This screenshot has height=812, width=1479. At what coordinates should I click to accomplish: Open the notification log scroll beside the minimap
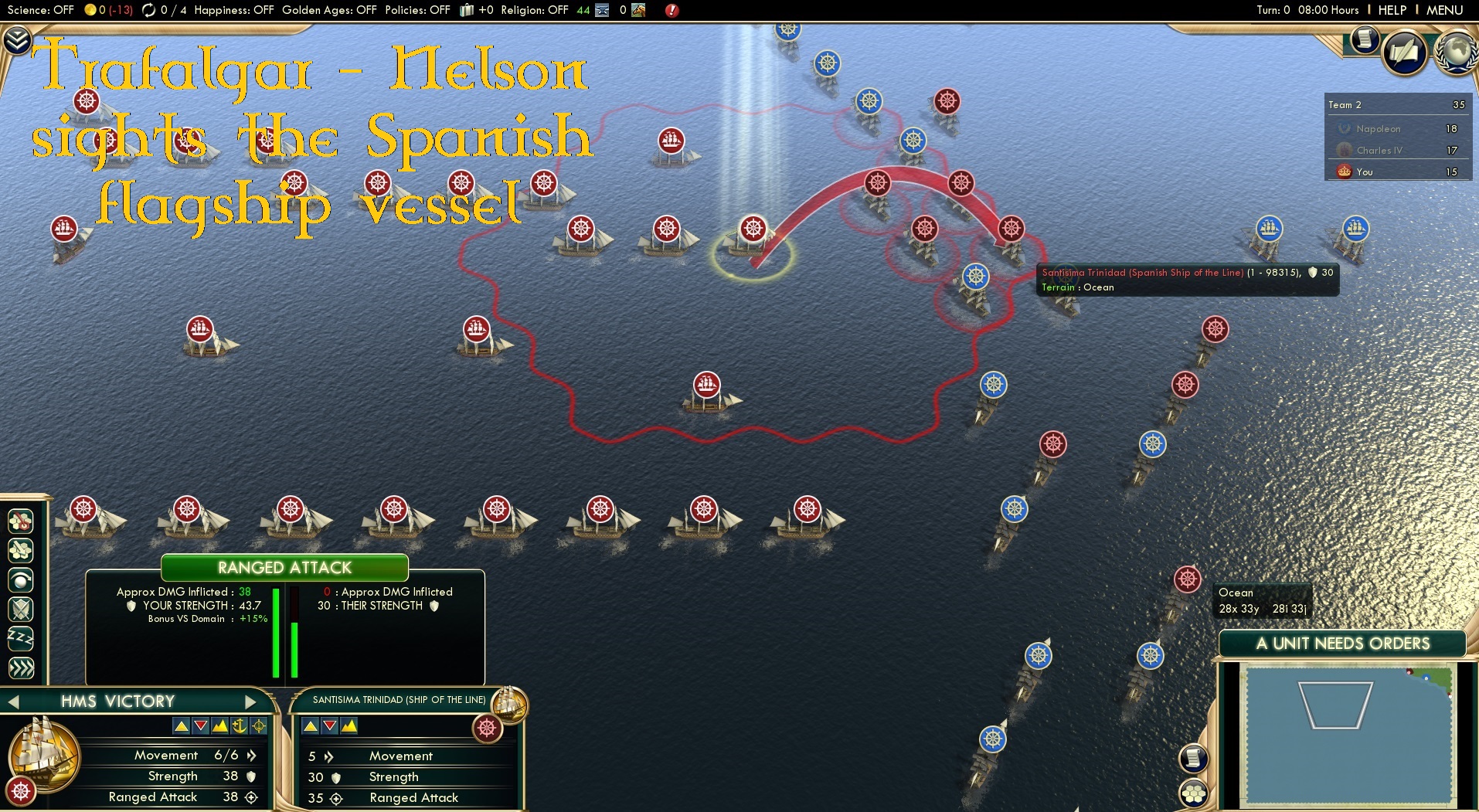click(x=1194, y=758)
